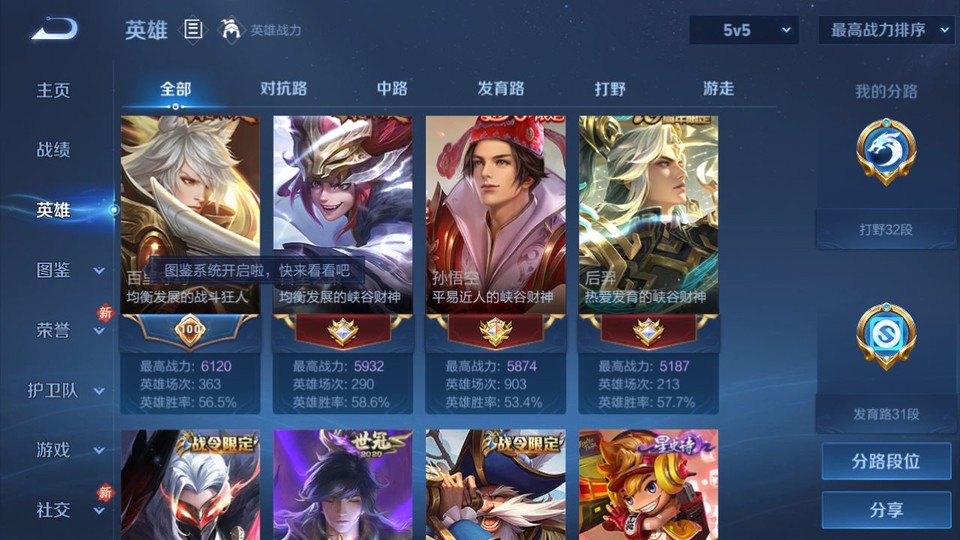
Task: Open the 最高战力排序 sort dropdown
Action: coord(887,30)
